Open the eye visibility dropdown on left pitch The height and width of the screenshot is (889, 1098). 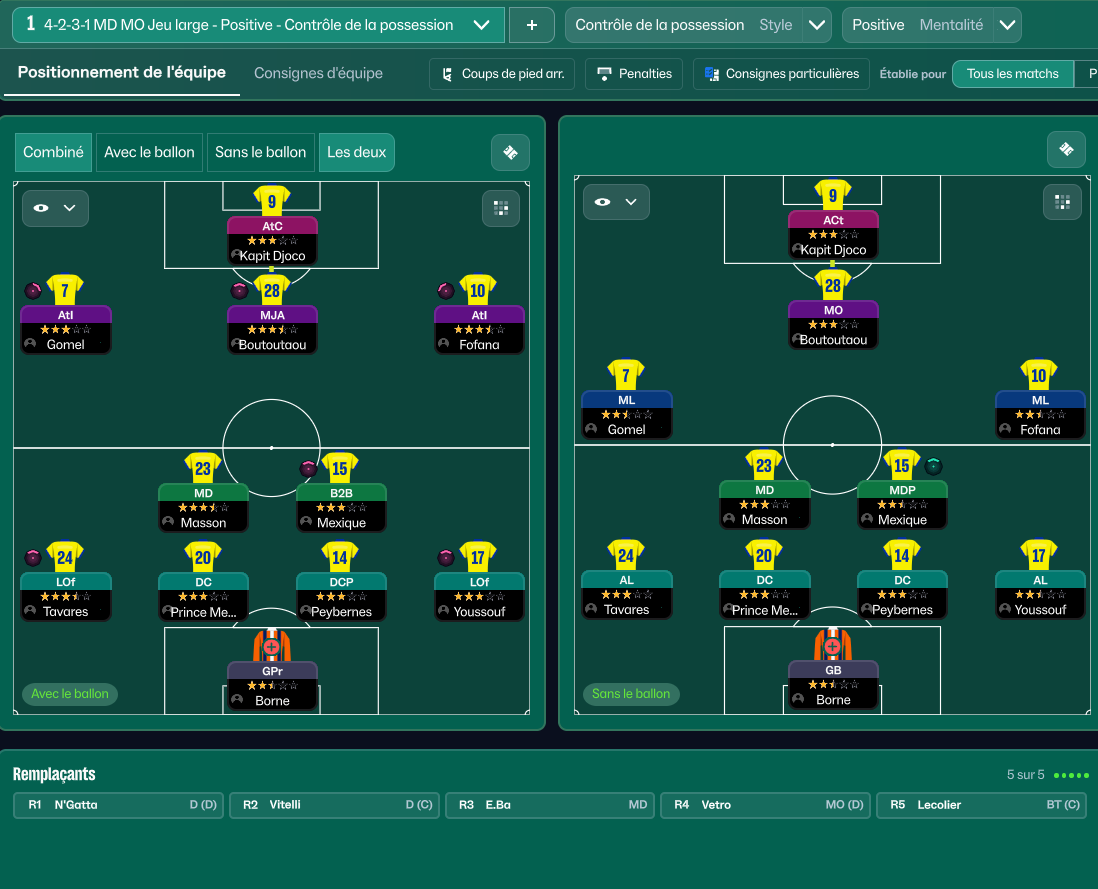coord(55,208)
